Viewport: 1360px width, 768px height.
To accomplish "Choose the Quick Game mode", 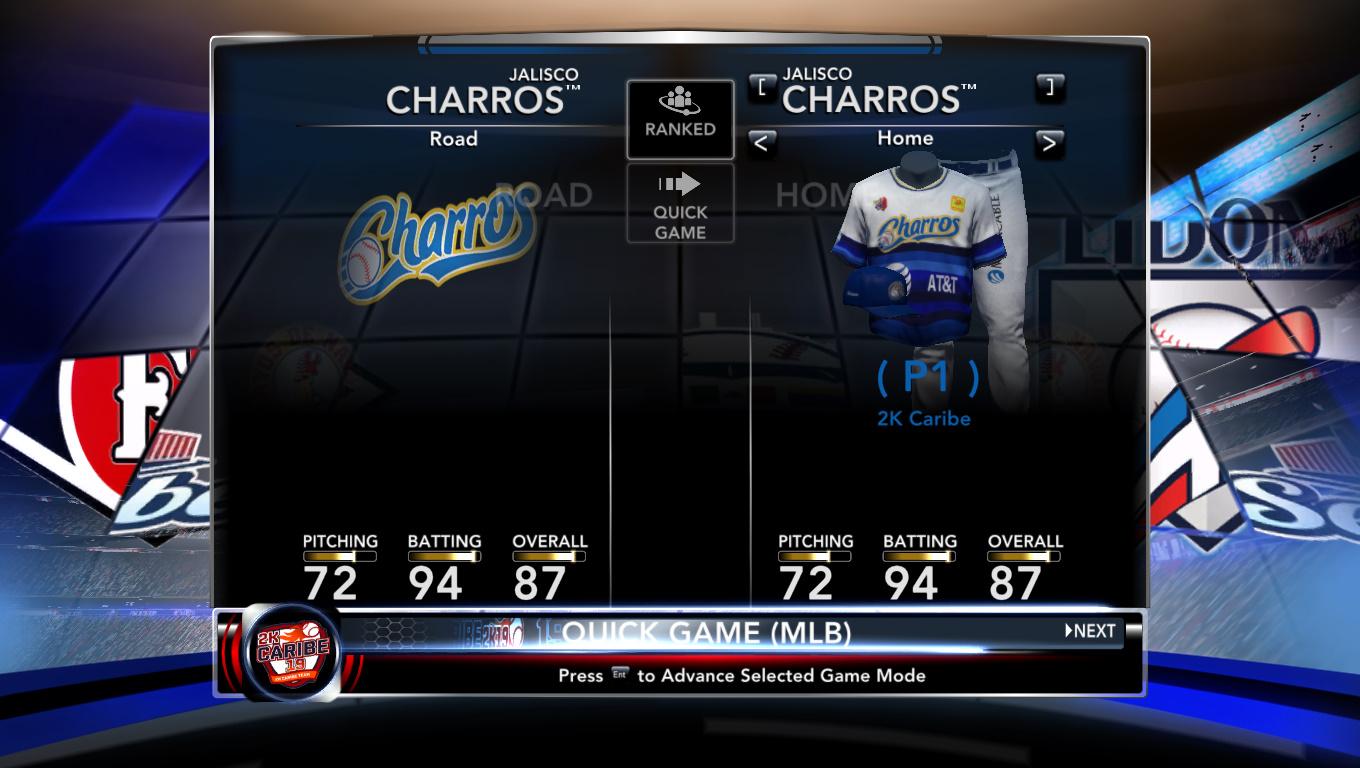I will pos(680,205).
